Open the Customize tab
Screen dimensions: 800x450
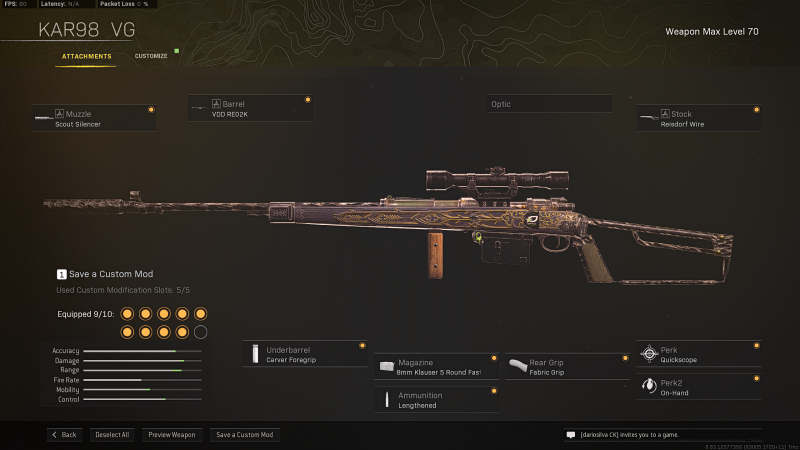click(x=151, y=56)
